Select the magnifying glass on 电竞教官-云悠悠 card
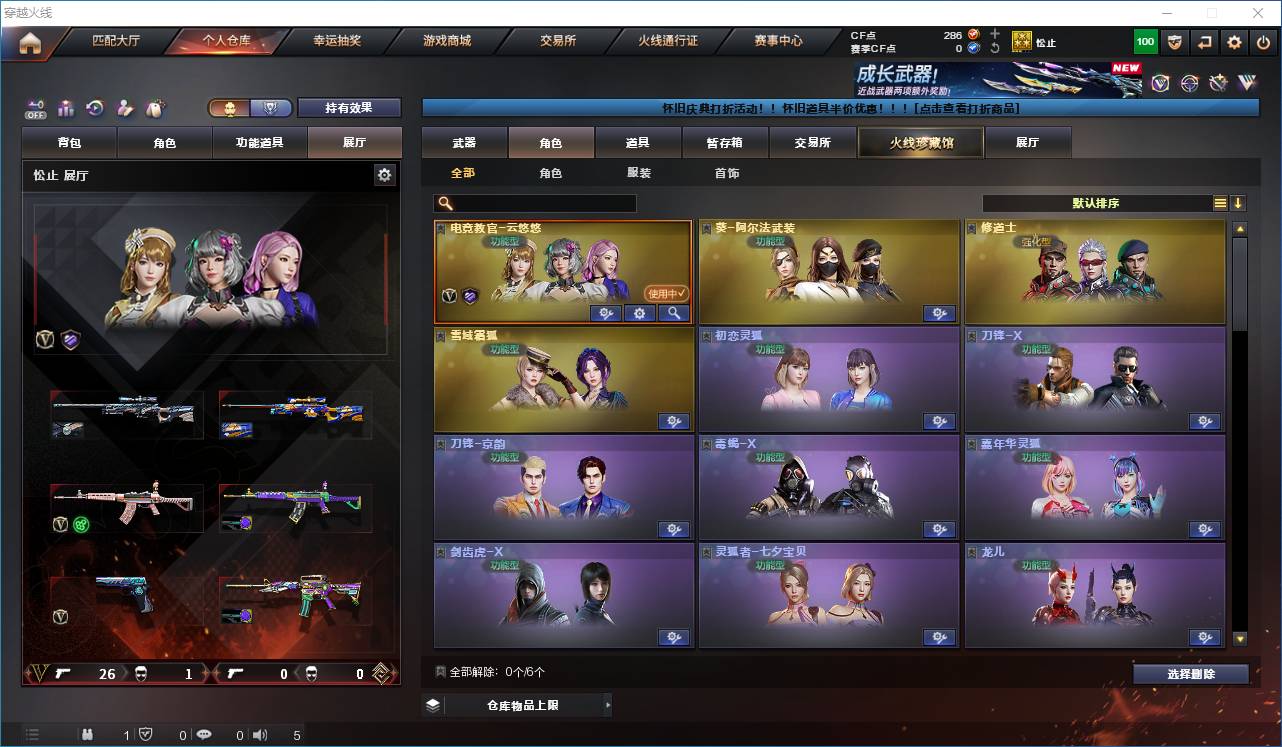This screenshot has width=1282, height=747. 672,313
